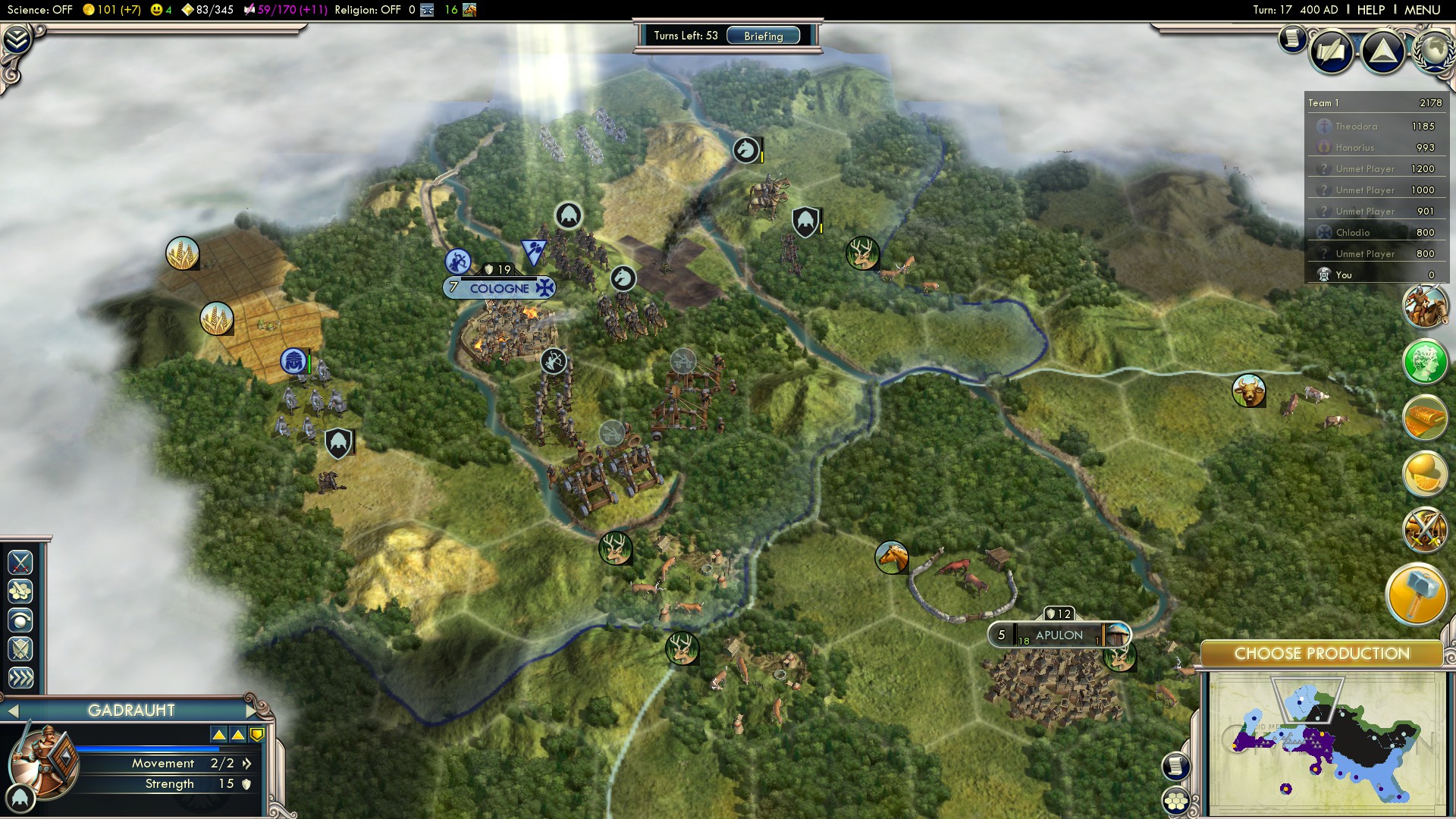Toggle strategic view with the hex icon
Viewport: 1456px width, 819px height.
pos(1177,801)
